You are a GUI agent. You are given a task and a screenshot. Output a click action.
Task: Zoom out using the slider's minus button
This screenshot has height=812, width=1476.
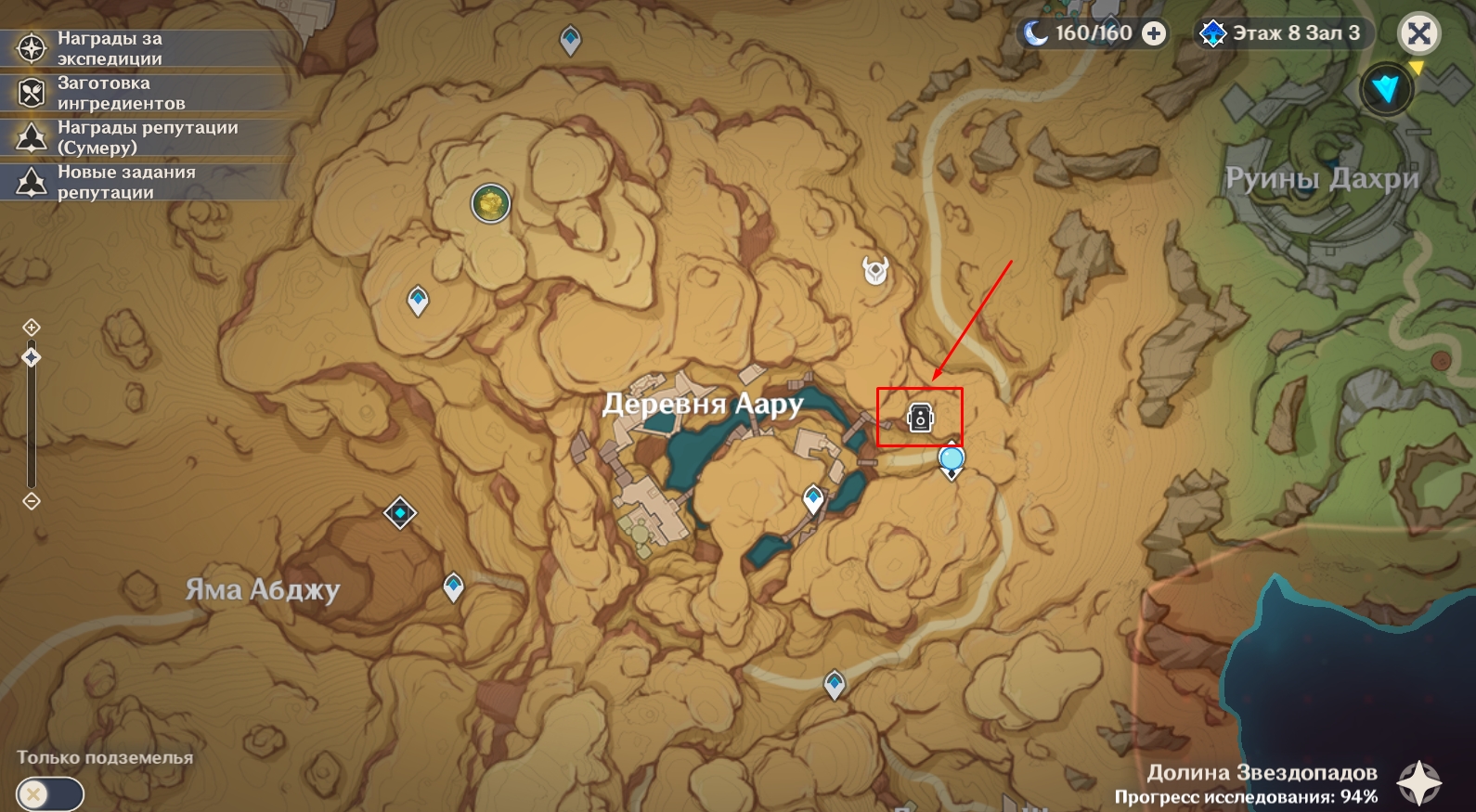[x=32, y=501]
